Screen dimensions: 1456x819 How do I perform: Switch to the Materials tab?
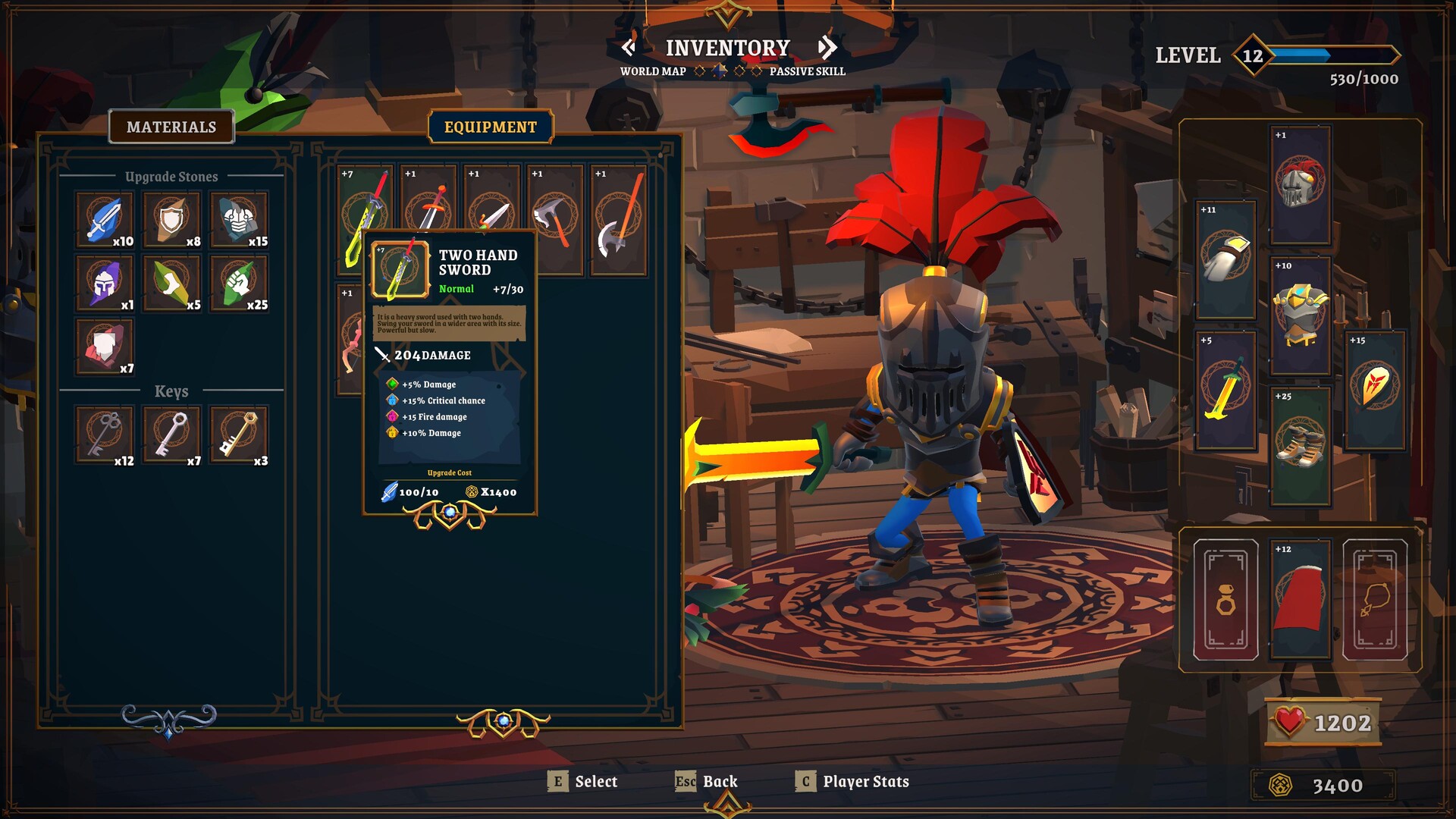coord(171,127)
